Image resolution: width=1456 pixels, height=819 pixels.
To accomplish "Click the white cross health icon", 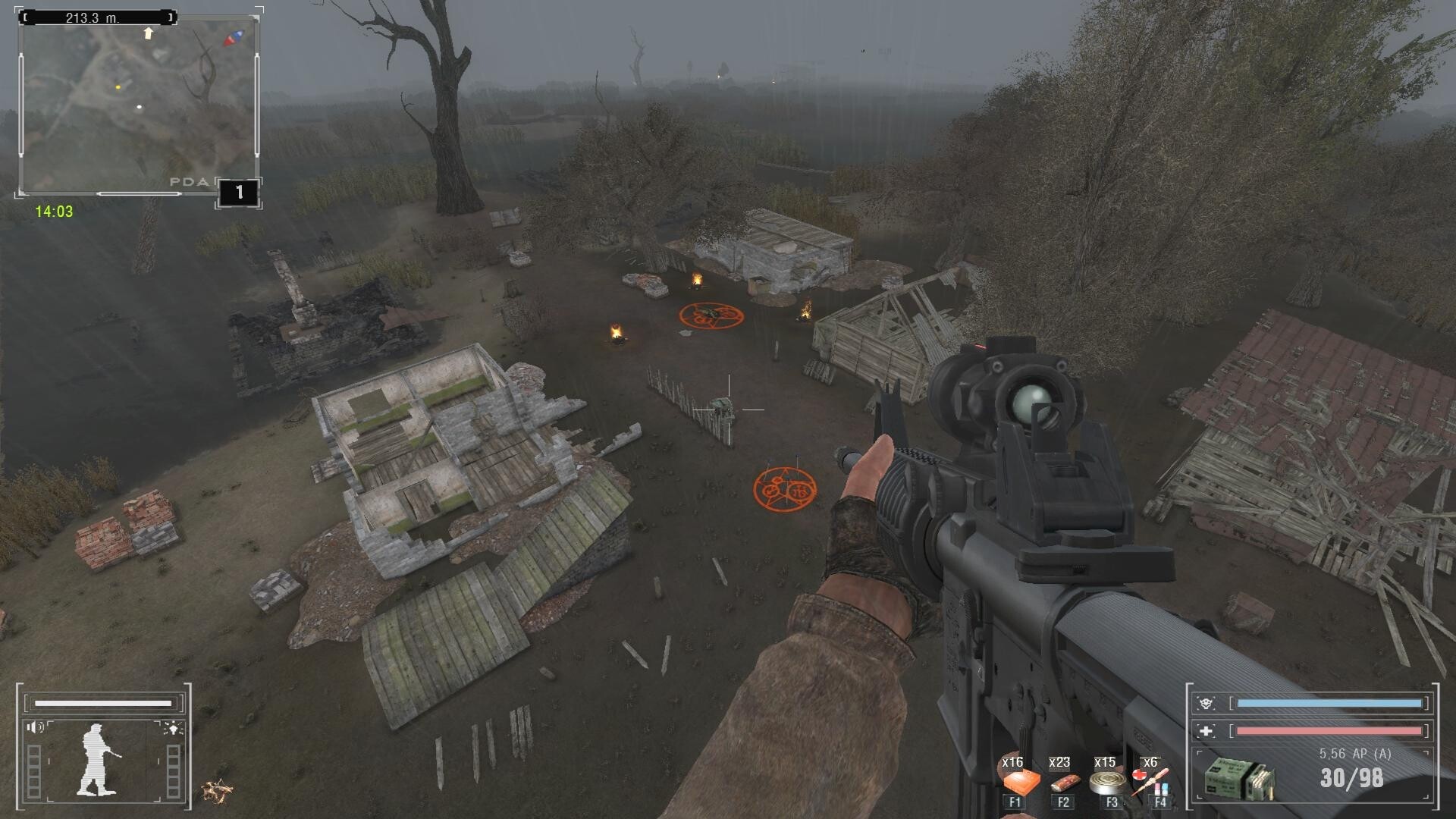I will (x=1206, y=731).
